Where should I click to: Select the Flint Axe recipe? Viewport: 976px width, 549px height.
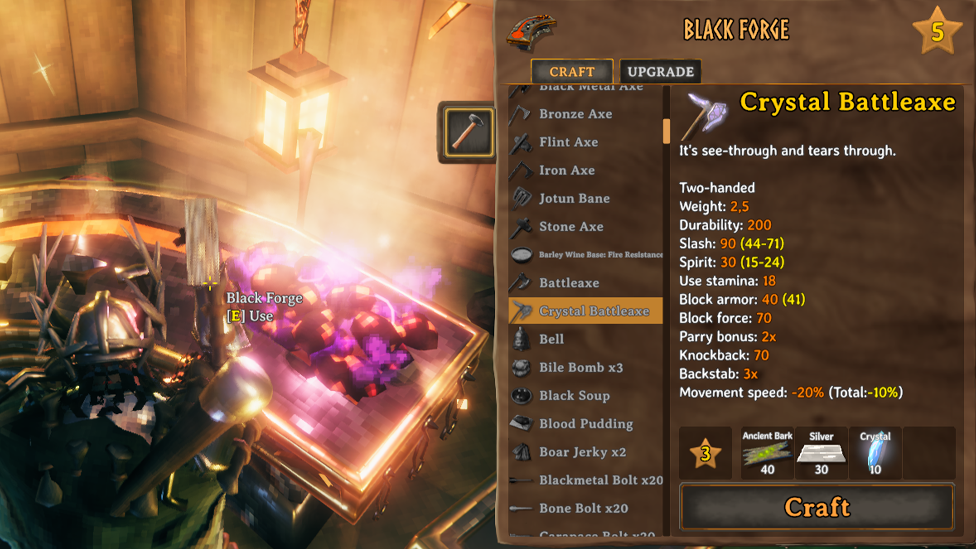(568, 142)
